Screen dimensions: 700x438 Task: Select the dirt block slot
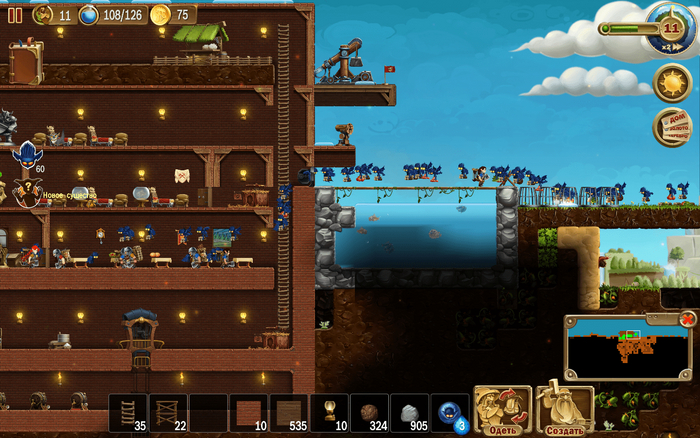[x=369, y=412]
